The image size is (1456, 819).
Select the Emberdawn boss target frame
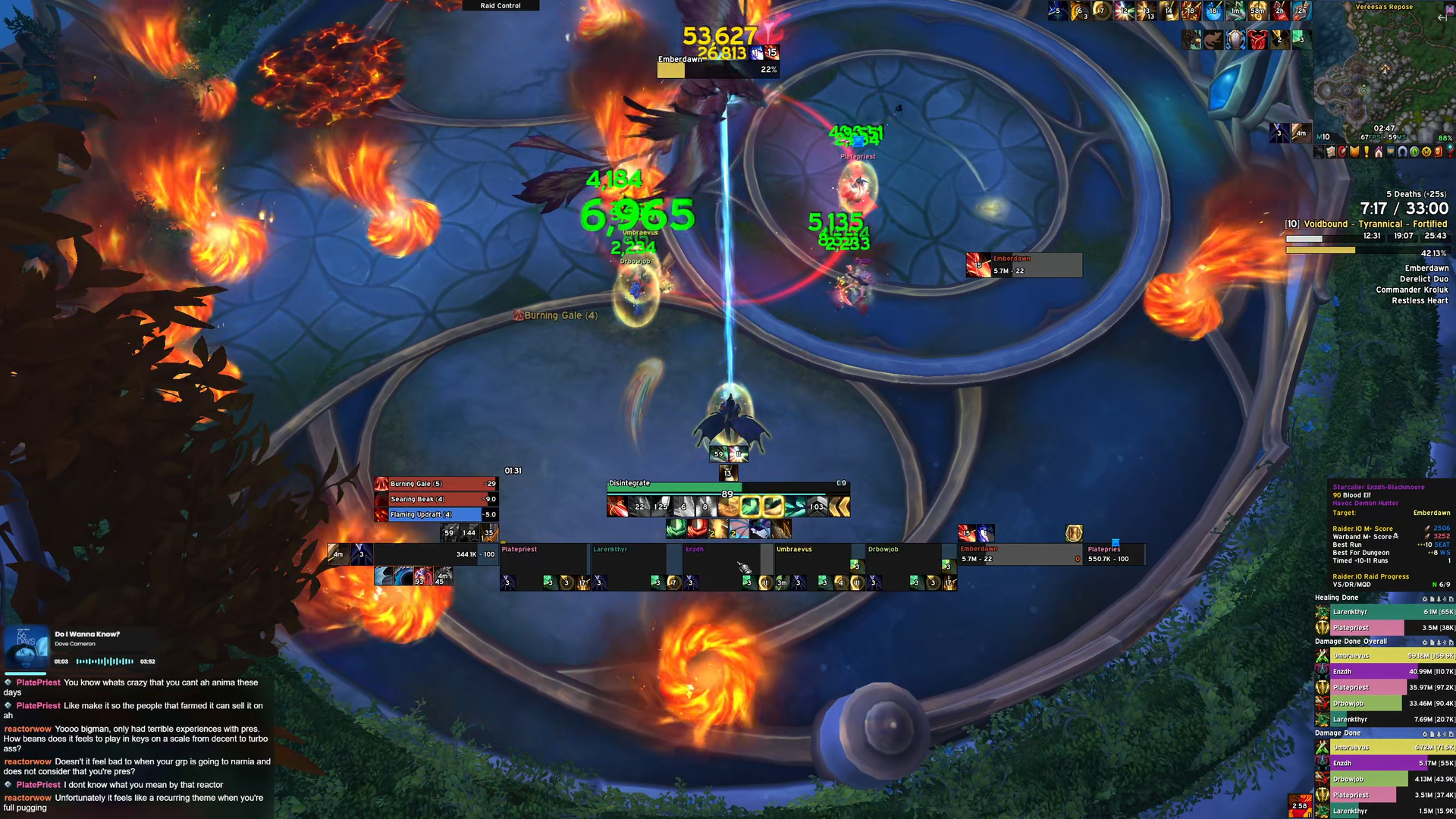coord(1019,554)
